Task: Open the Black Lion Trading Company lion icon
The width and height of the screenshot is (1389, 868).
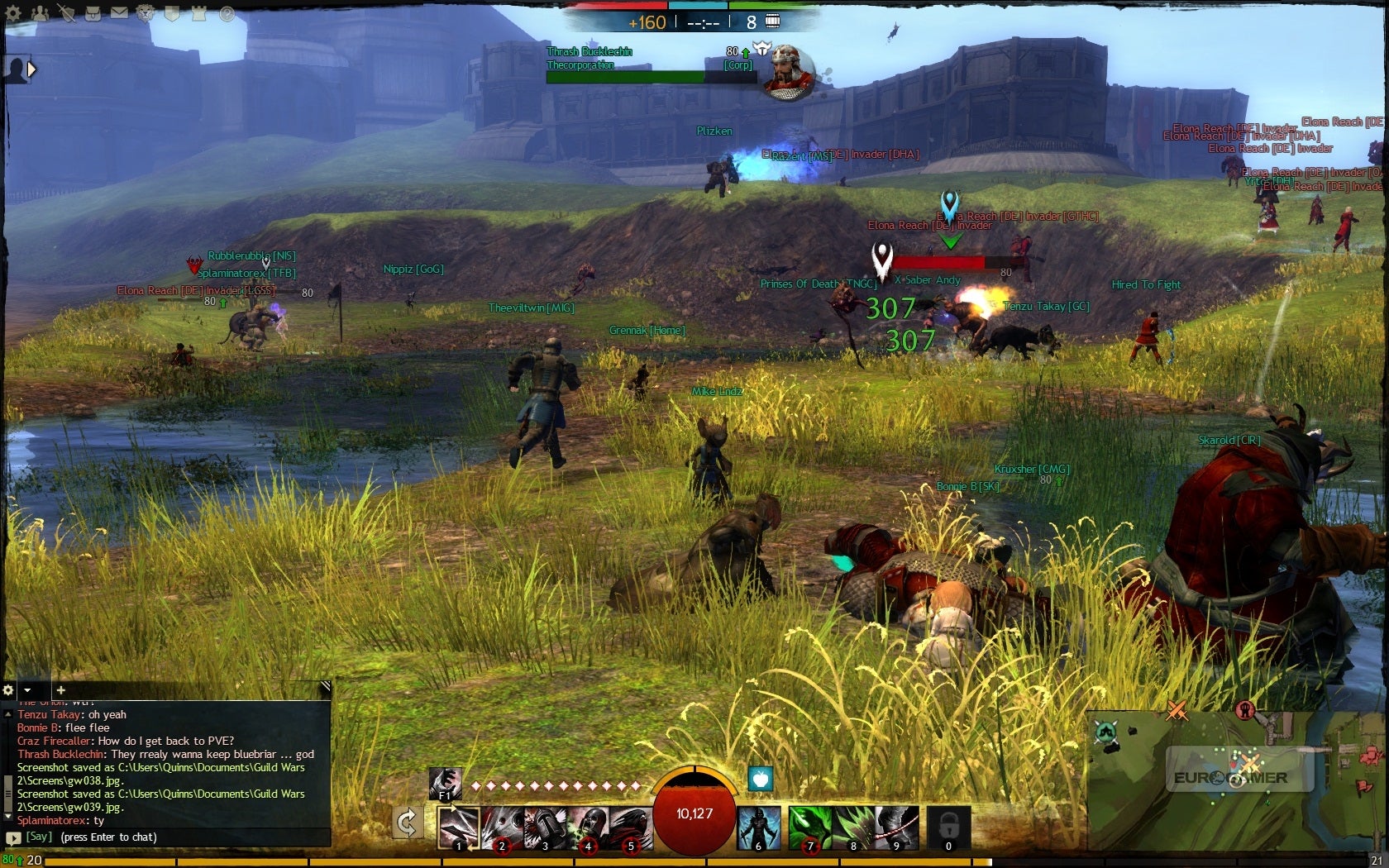Action: point(146,13)
